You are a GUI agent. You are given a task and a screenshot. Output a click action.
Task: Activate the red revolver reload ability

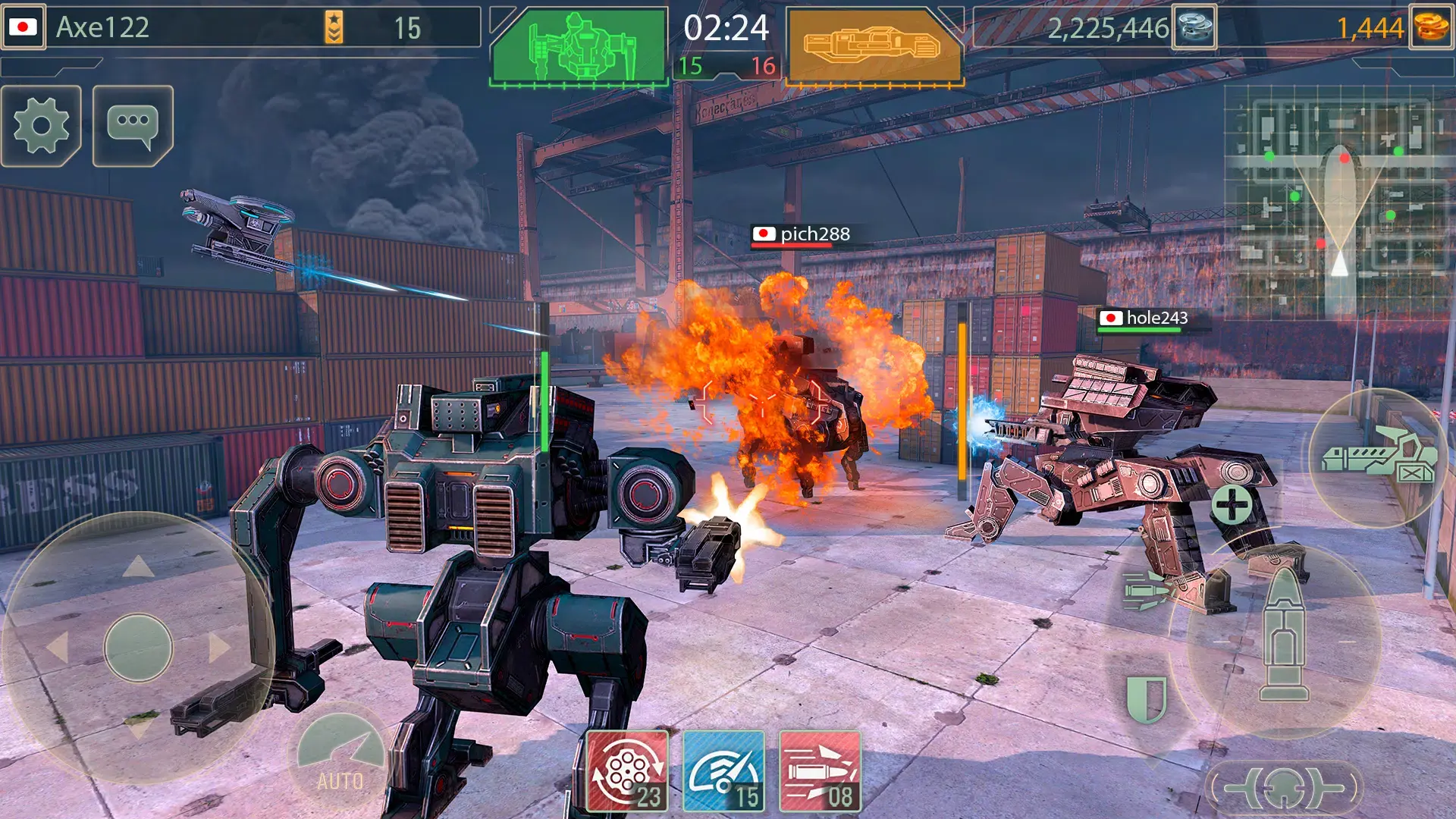627,771
